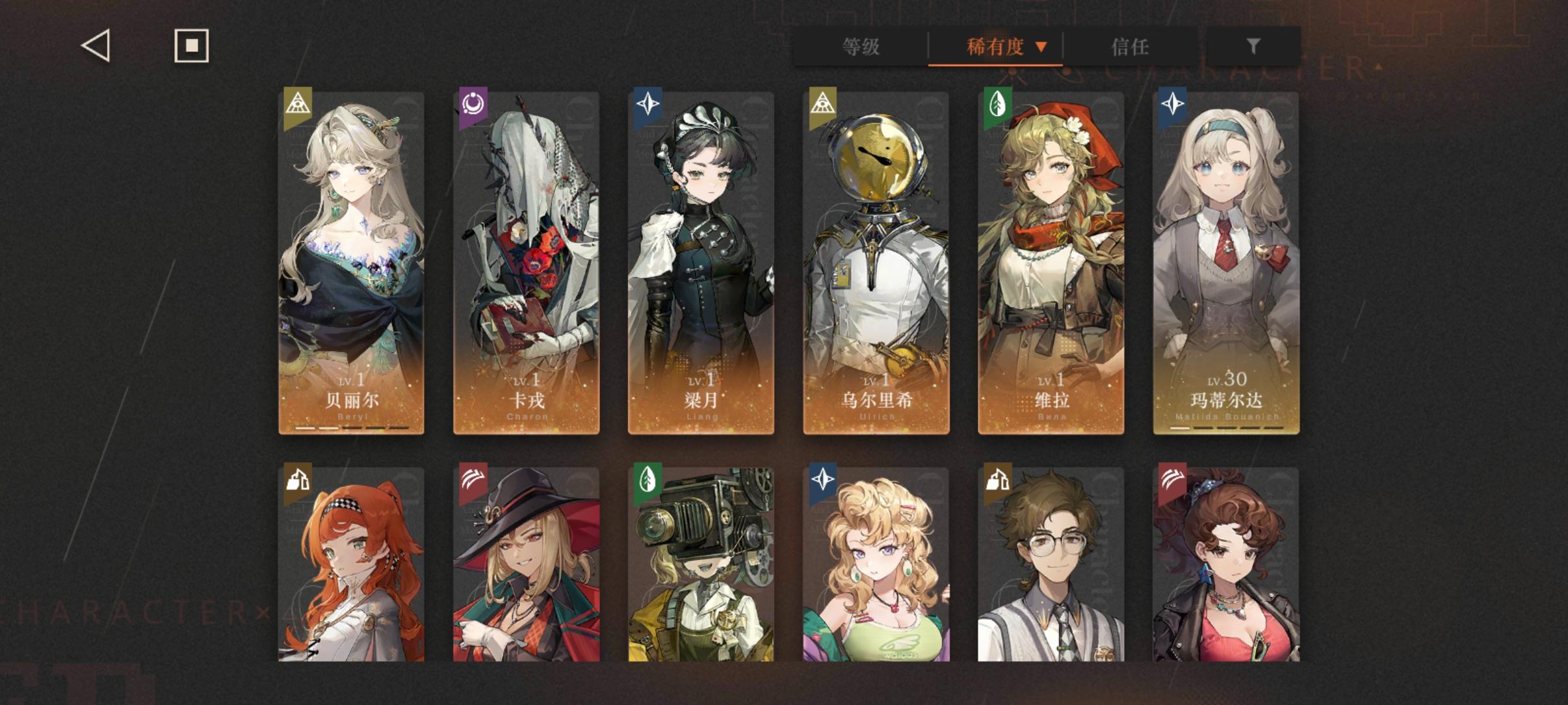Go back using the arrow button
This screenshot has height=705, width=1568.
pyautogui.click(x=94, y=46)
